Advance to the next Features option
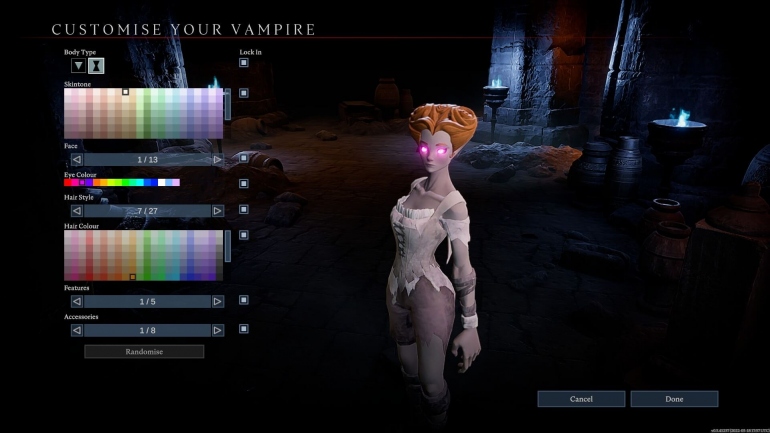Screen dimensions: 770x433 217,301
